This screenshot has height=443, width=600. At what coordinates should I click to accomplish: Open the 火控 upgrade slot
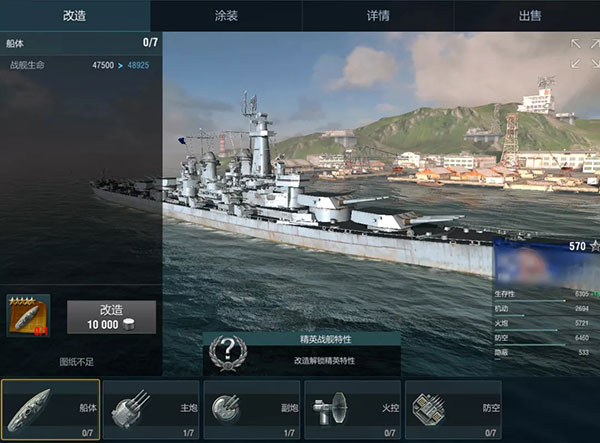(352, 410)
